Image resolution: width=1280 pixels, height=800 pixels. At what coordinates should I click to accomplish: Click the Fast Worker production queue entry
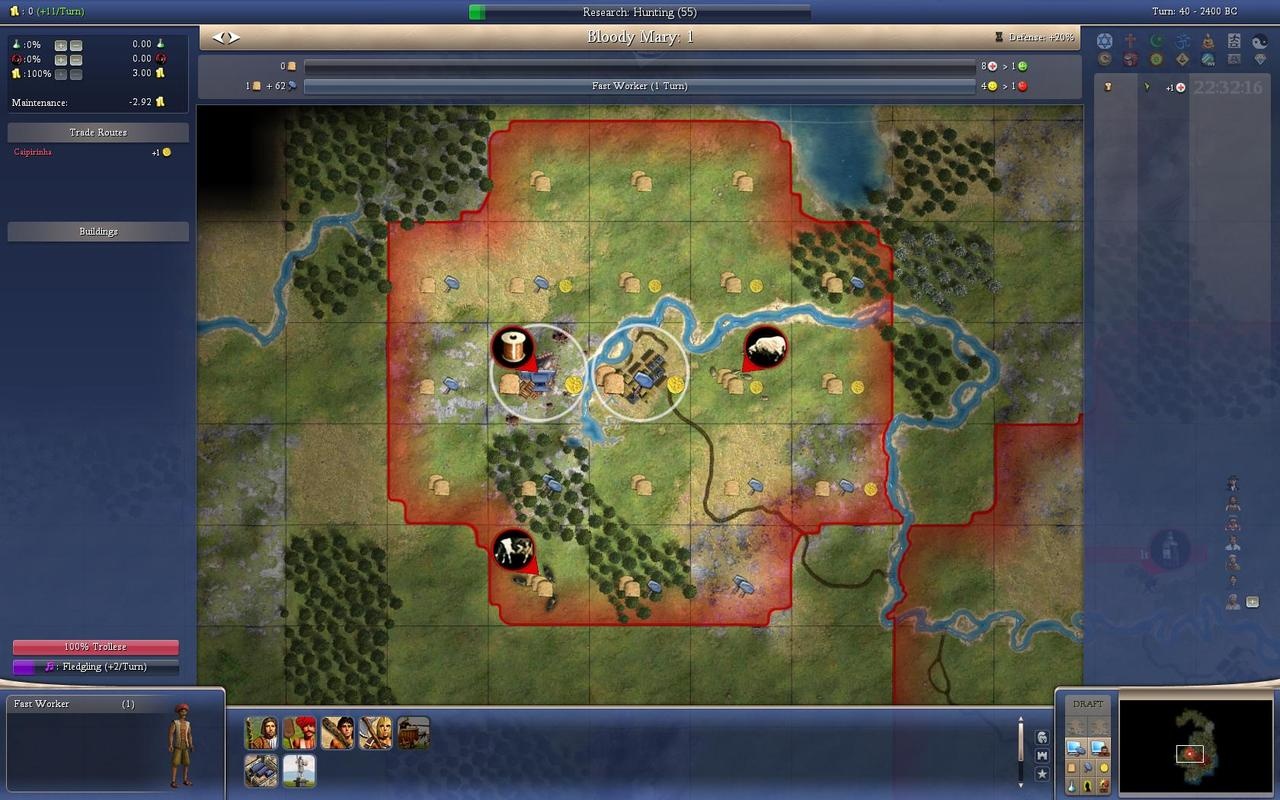click(x=70, y=704)
